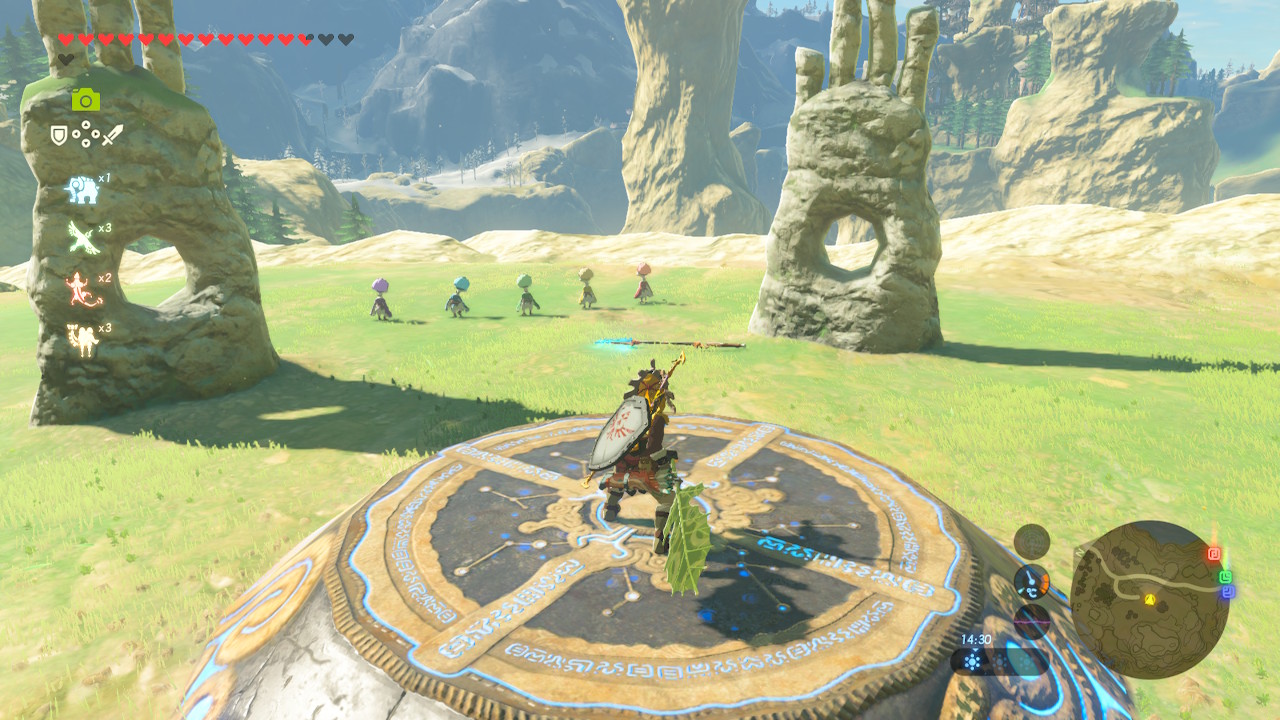Select the blue pin on the minimap

pos(1228,592)
